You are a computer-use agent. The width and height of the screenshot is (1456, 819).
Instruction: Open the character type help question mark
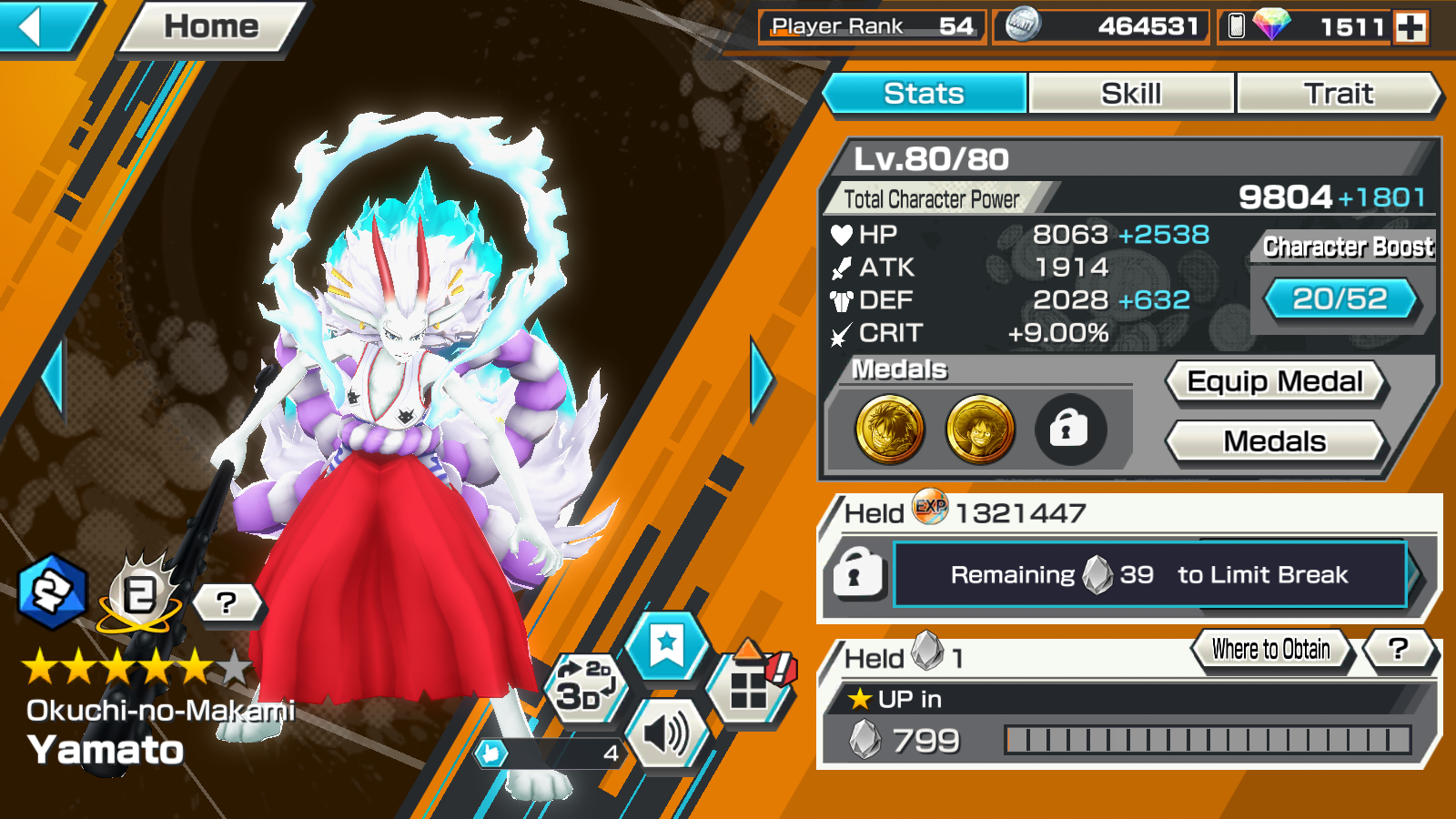[x=227, y=602]
